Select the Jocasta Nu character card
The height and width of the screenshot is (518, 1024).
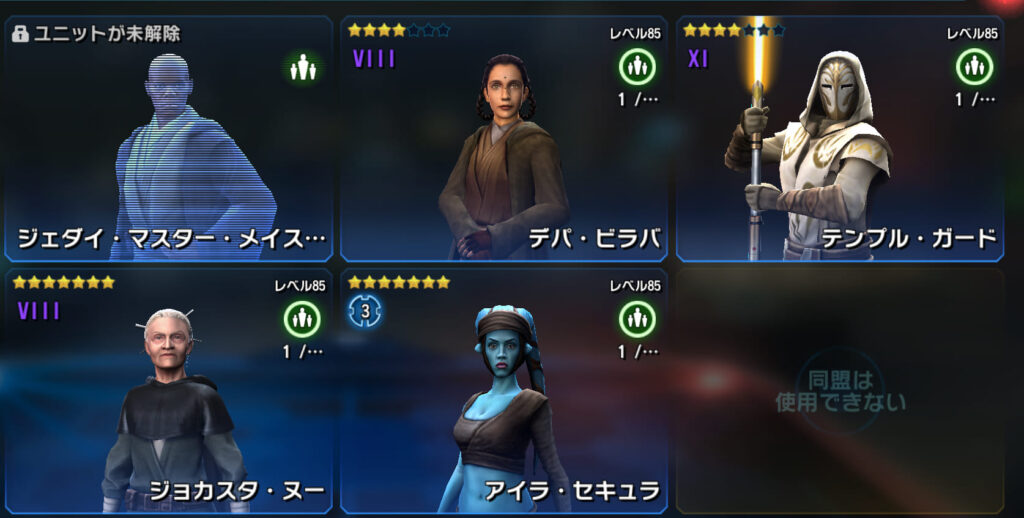169,390
